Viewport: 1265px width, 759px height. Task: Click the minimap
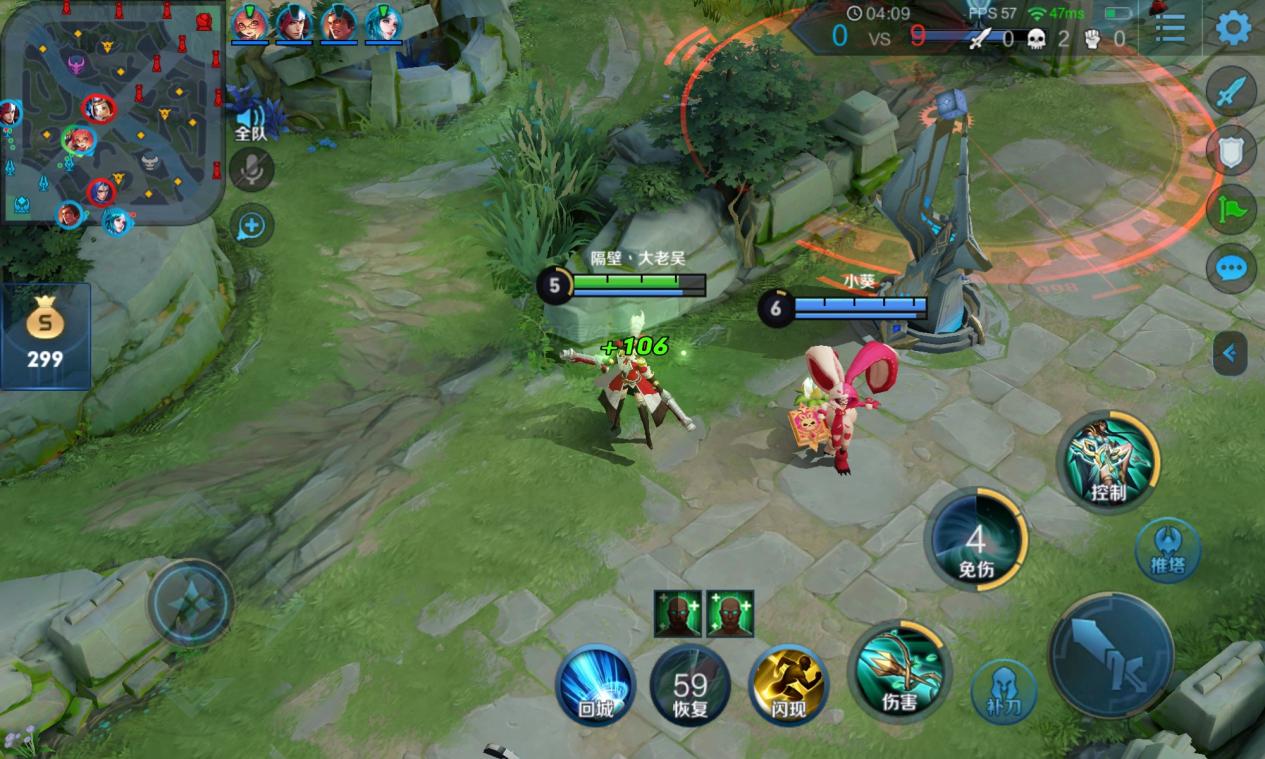coord(110,110)
